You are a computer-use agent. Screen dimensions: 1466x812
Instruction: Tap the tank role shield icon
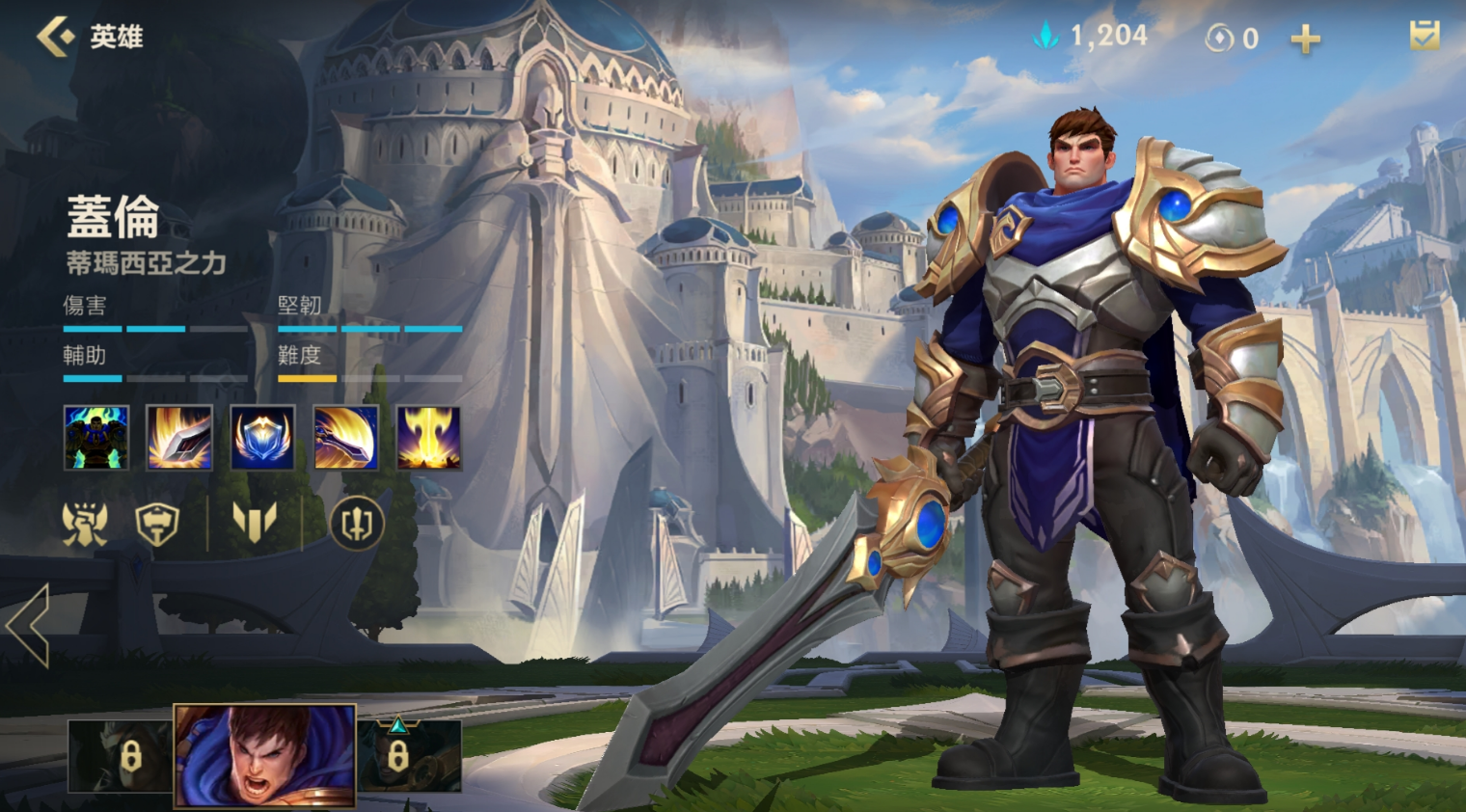coord(157,524)
